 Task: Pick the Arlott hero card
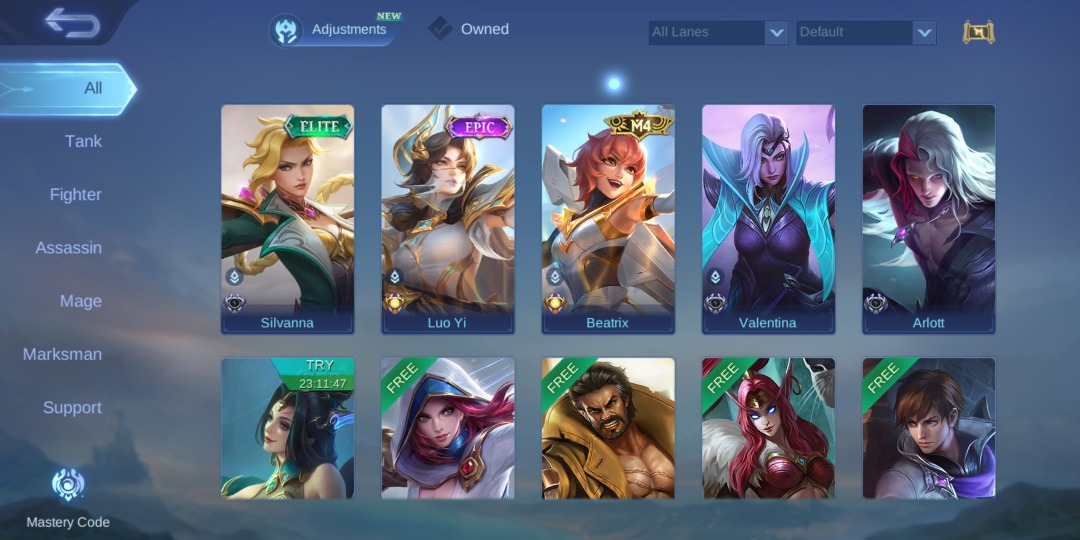[928, 218]
